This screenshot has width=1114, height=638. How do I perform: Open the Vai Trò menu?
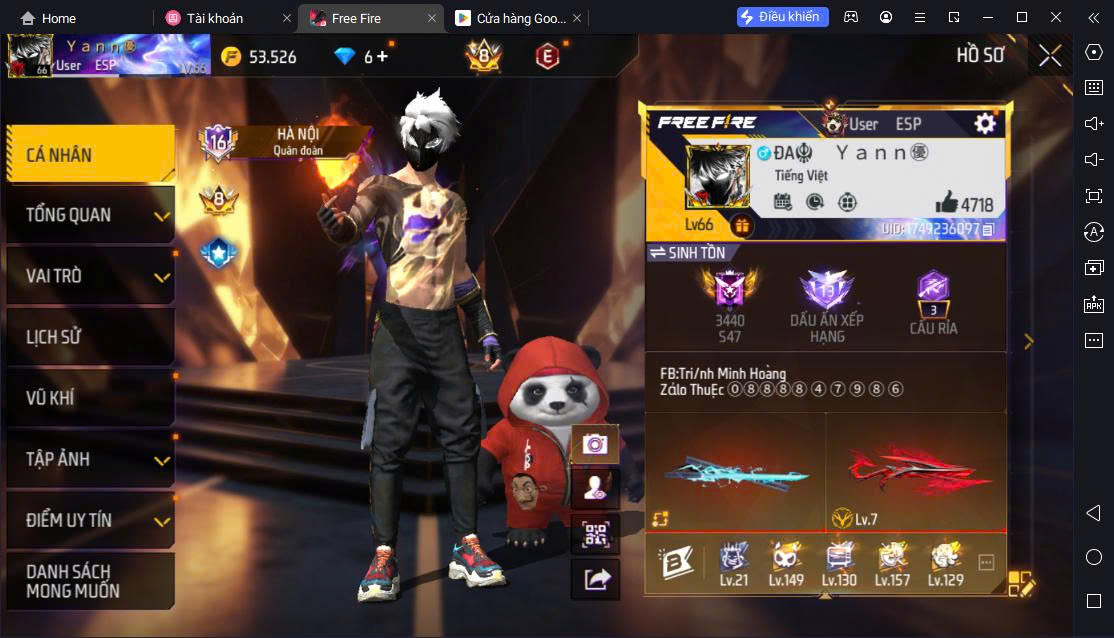90,276
